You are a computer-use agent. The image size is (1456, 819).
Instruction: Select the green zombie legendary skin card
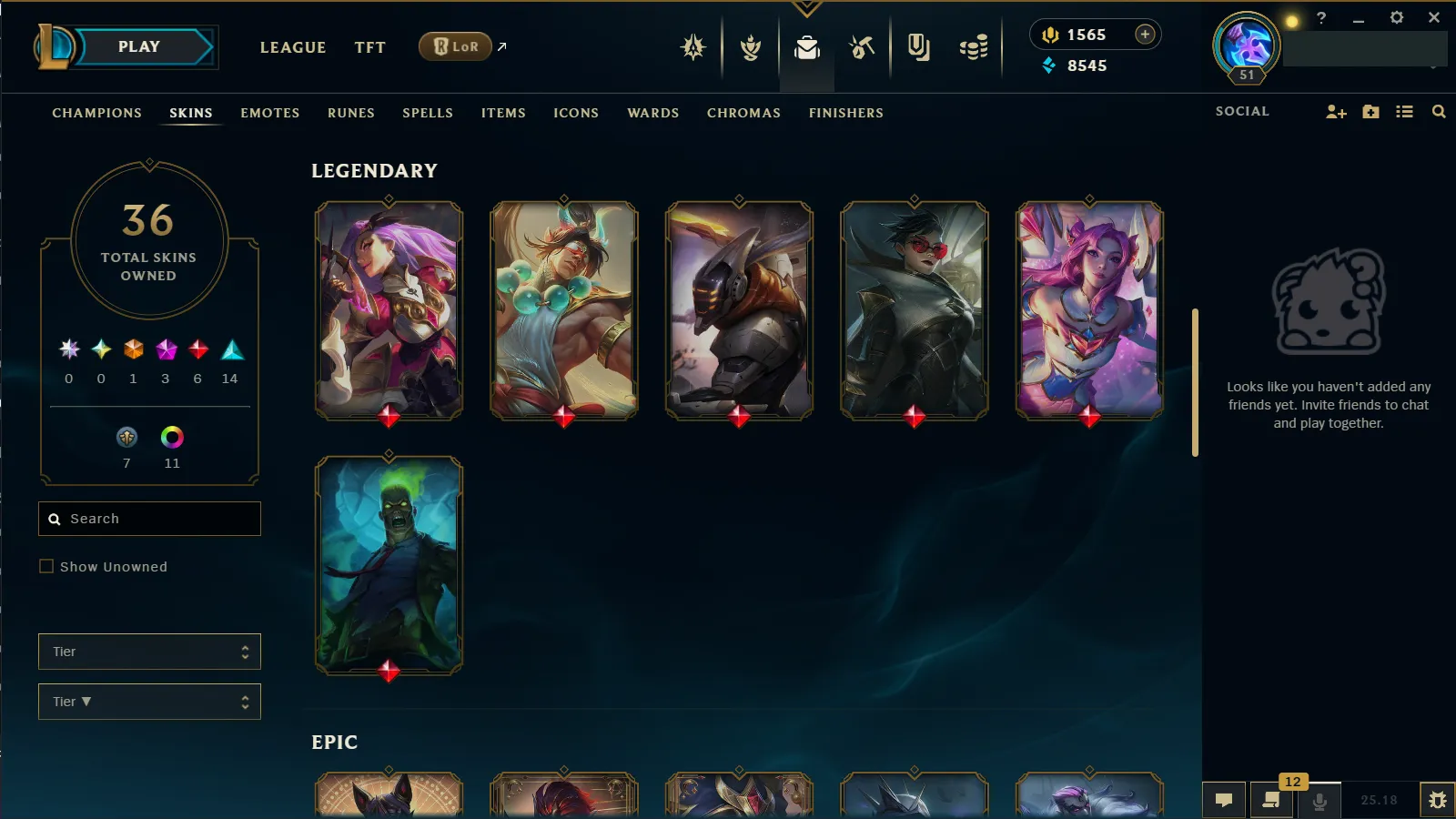[389, 565]
